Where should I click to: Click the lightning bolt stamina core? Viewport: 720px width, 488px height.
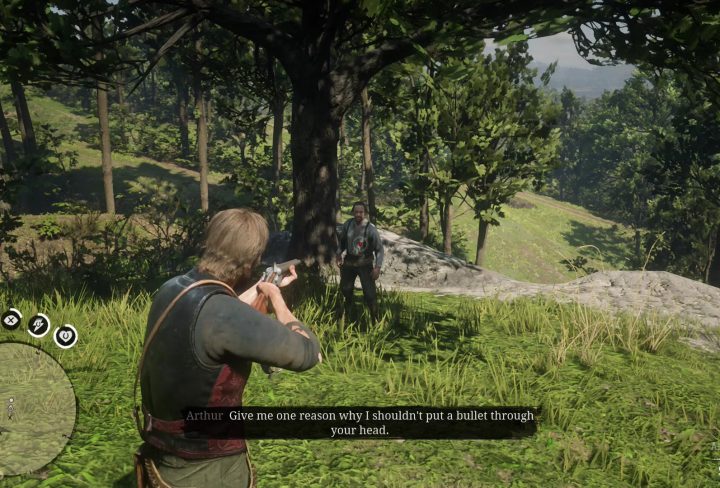[39, 324]
